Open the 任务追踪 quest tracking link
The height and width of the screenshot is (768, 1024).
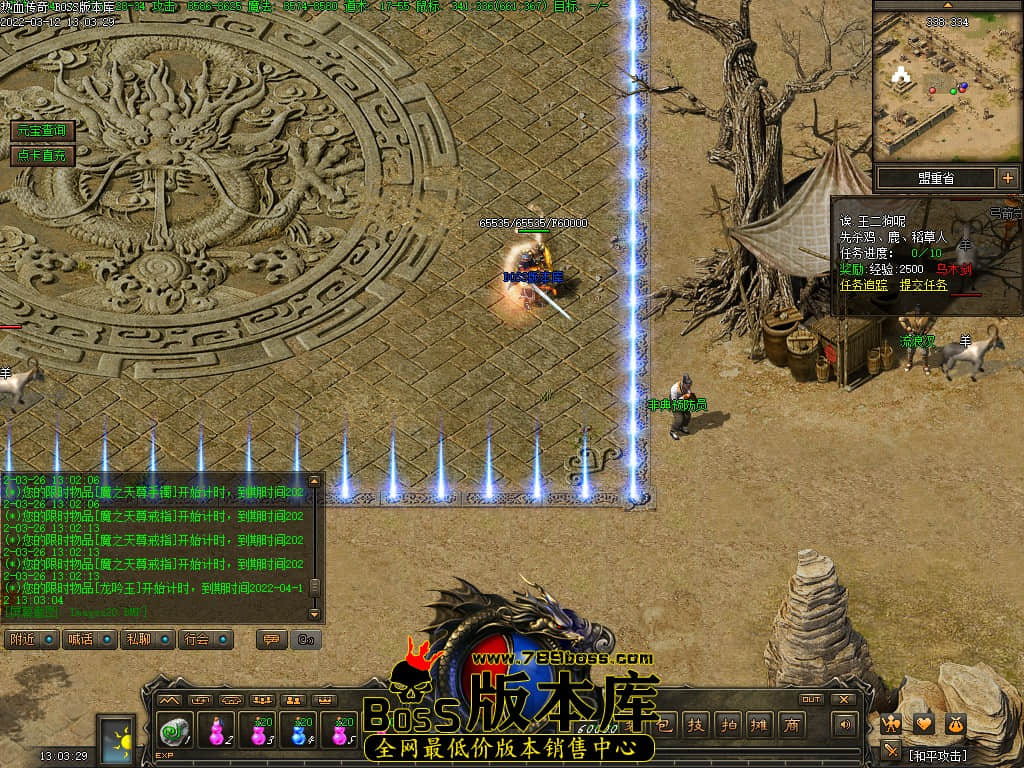click(863, 285)
